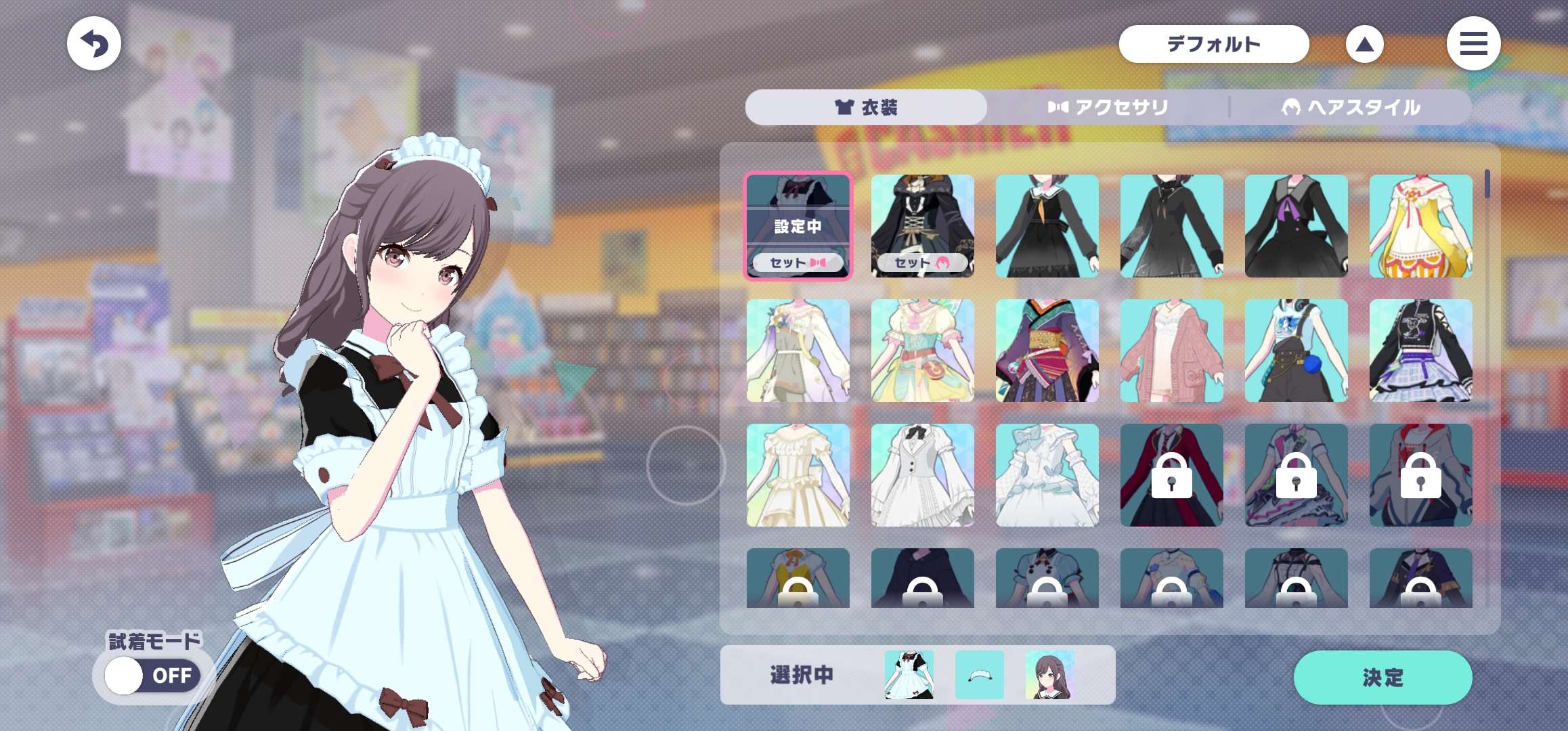Pick the yellow and white frilly dress
Screen dimensions: 1568x731
point(1421,226)
